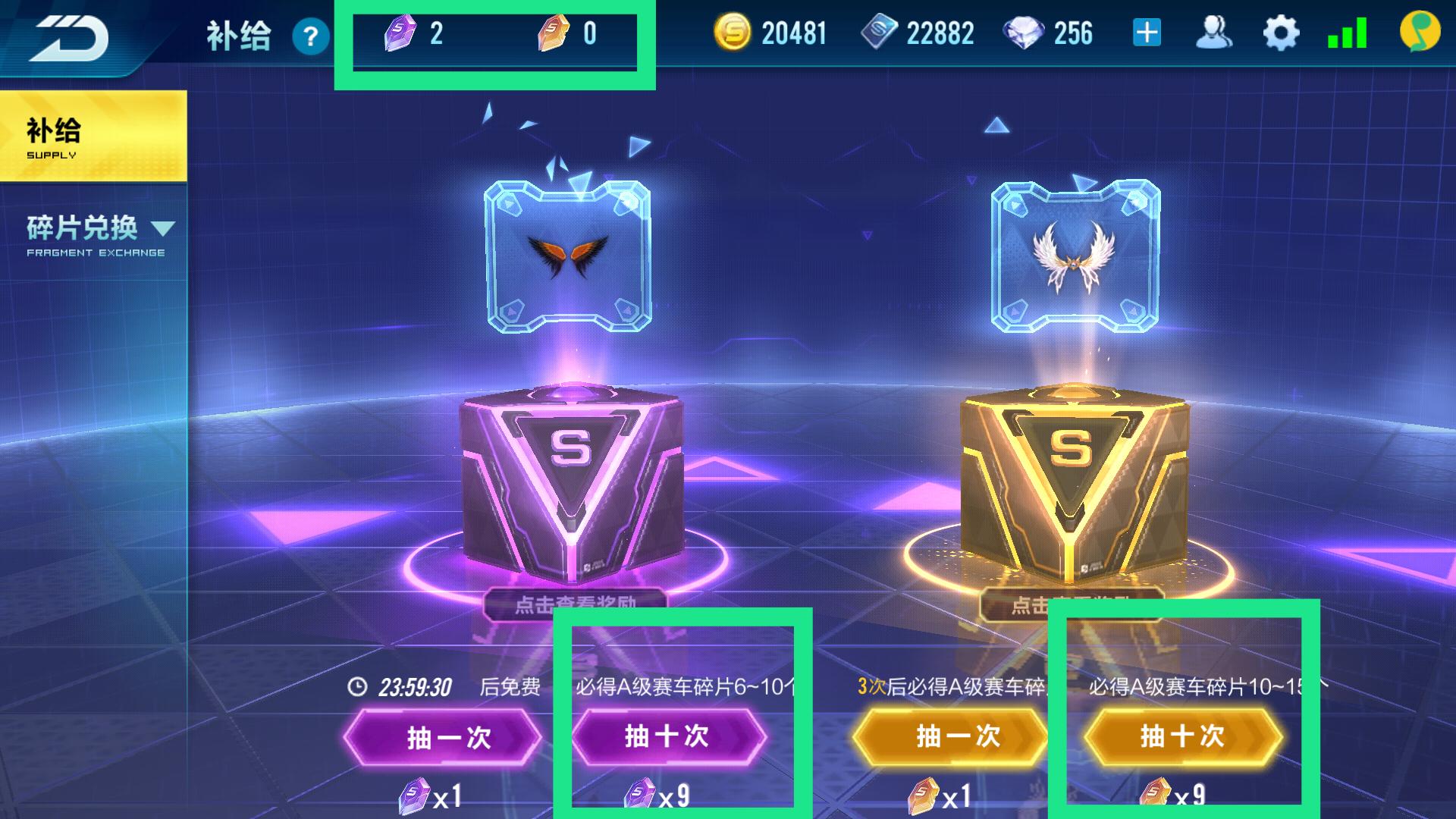Draw ten times from the purple box

click(x=669, y=736)
